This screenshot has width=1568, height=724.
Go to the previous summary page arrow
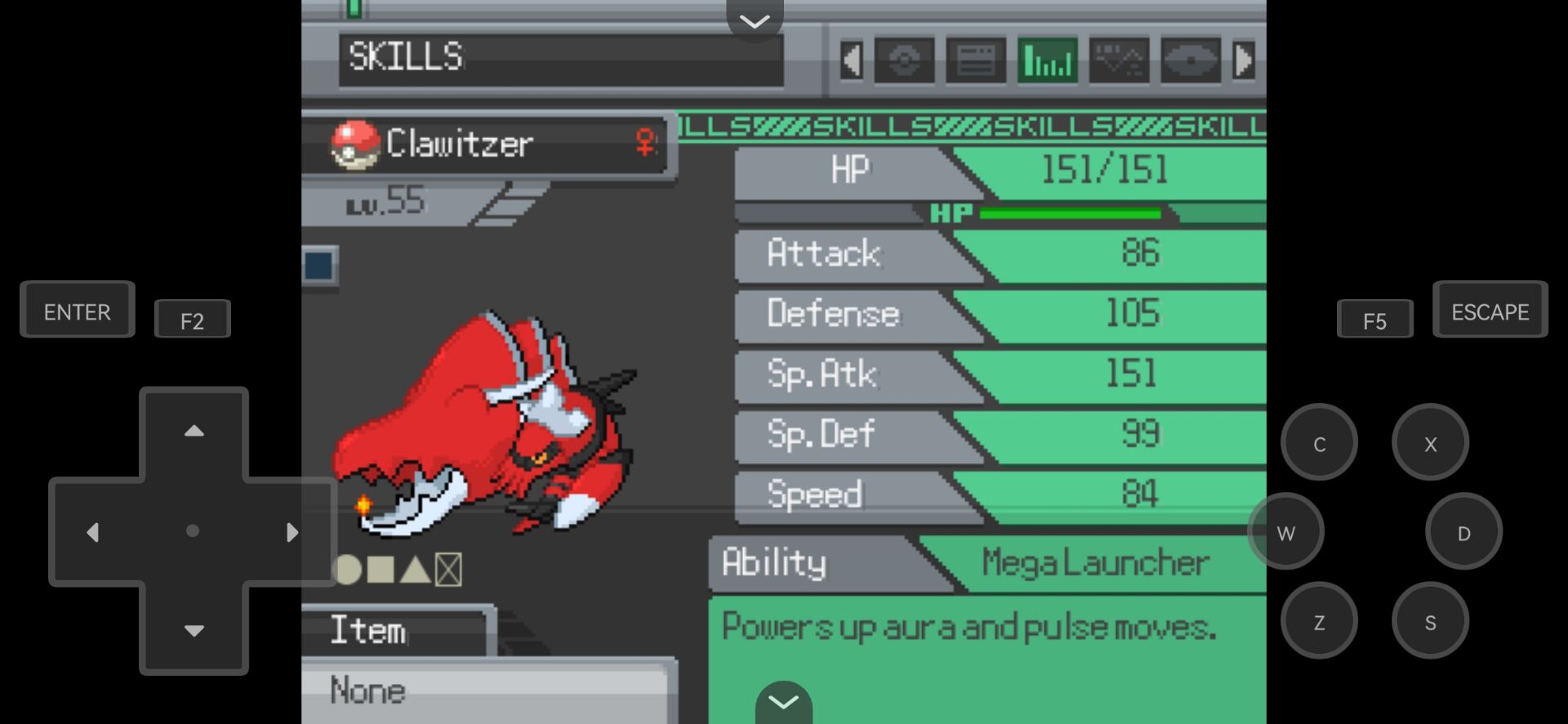851,60
